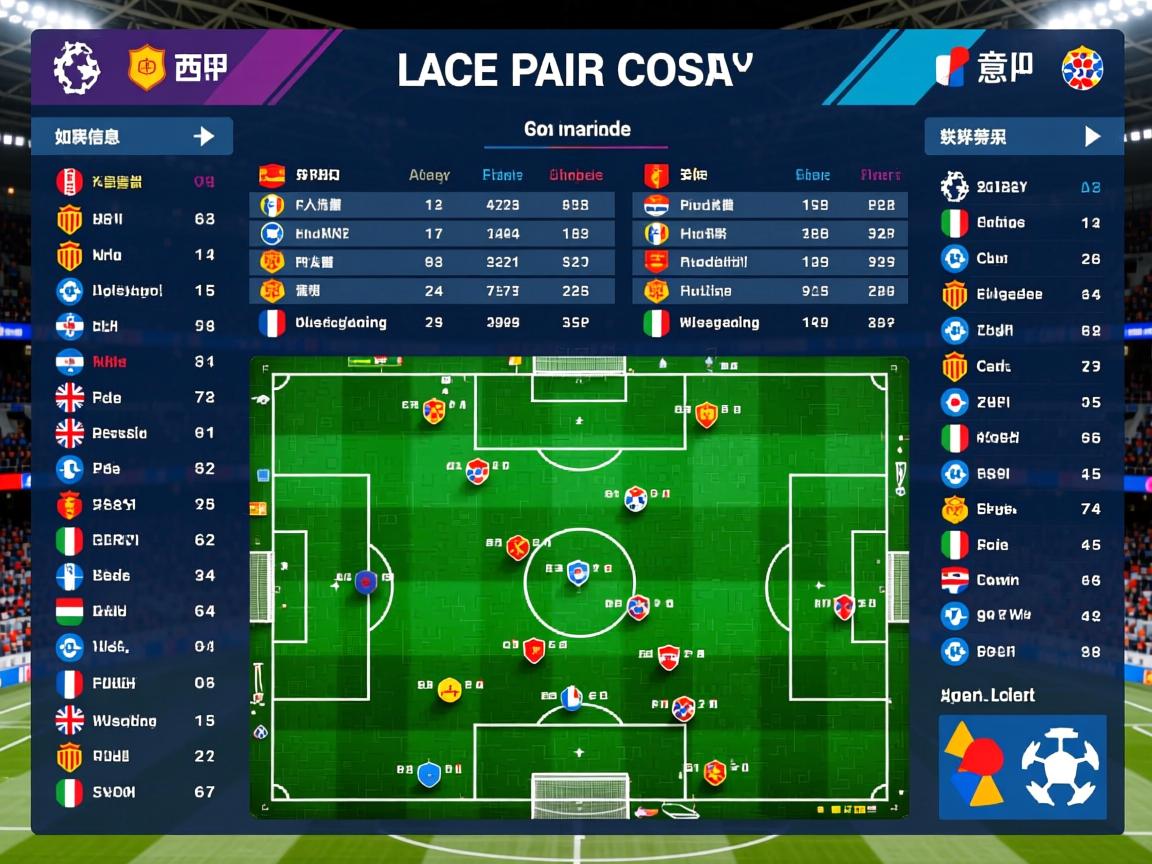The image size is (1152, 864).
Task: Select the blue shield player in the center circle
Action: pyautogui.click(x=577, y=573)
